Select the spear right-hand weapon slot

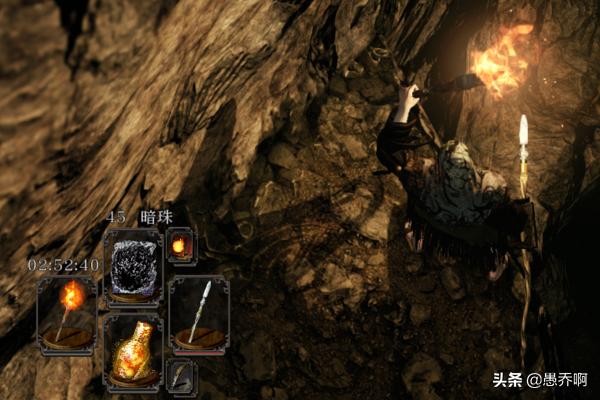pos(198,314)
